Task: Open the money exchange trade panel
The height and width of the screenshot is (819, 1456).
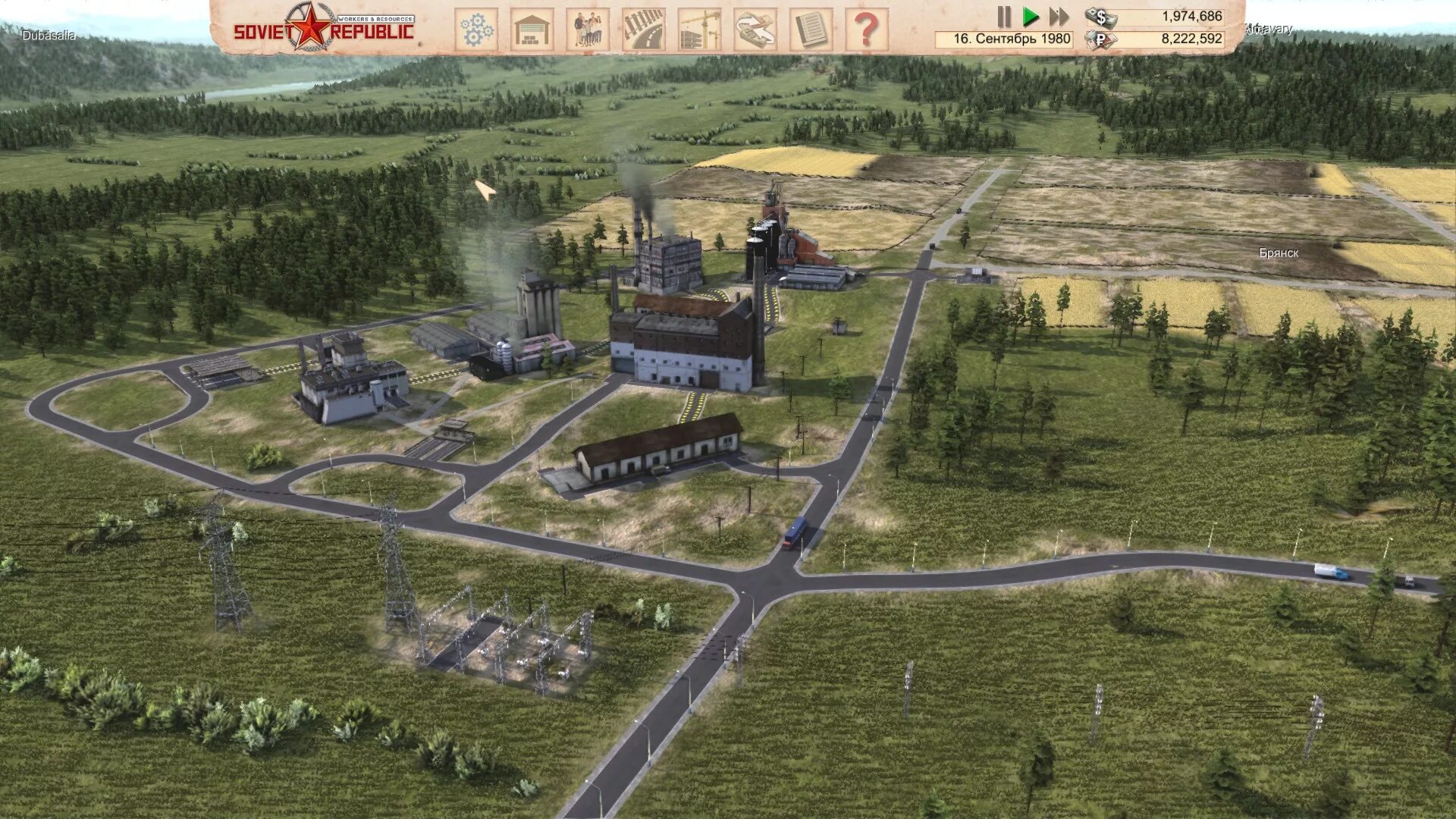Action: (x=755, y=30)
